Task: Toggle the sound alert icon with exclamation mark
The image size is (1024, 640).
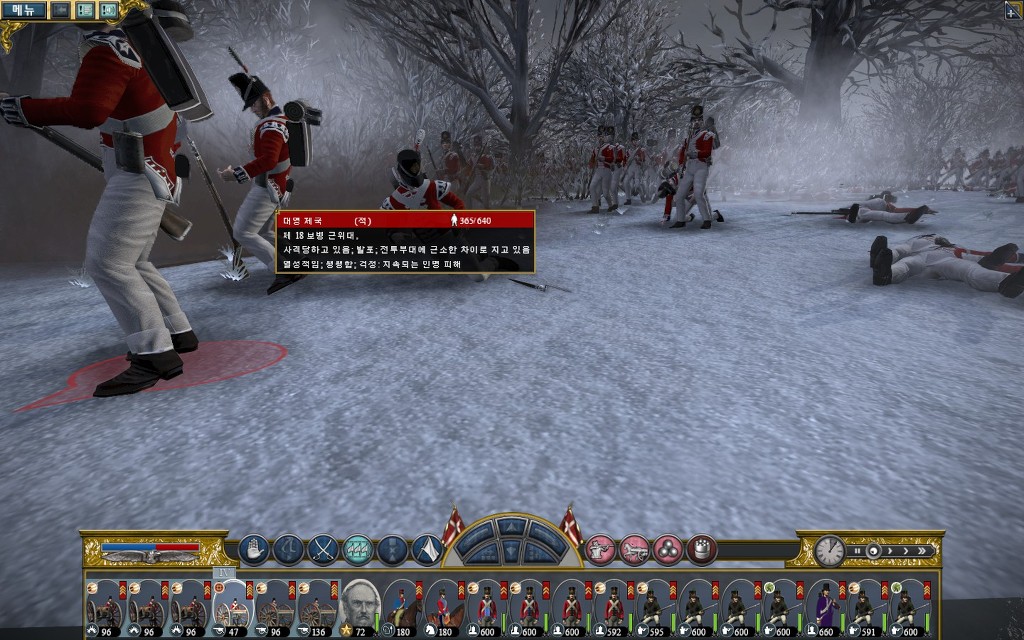Action: [x=108, y=10]
